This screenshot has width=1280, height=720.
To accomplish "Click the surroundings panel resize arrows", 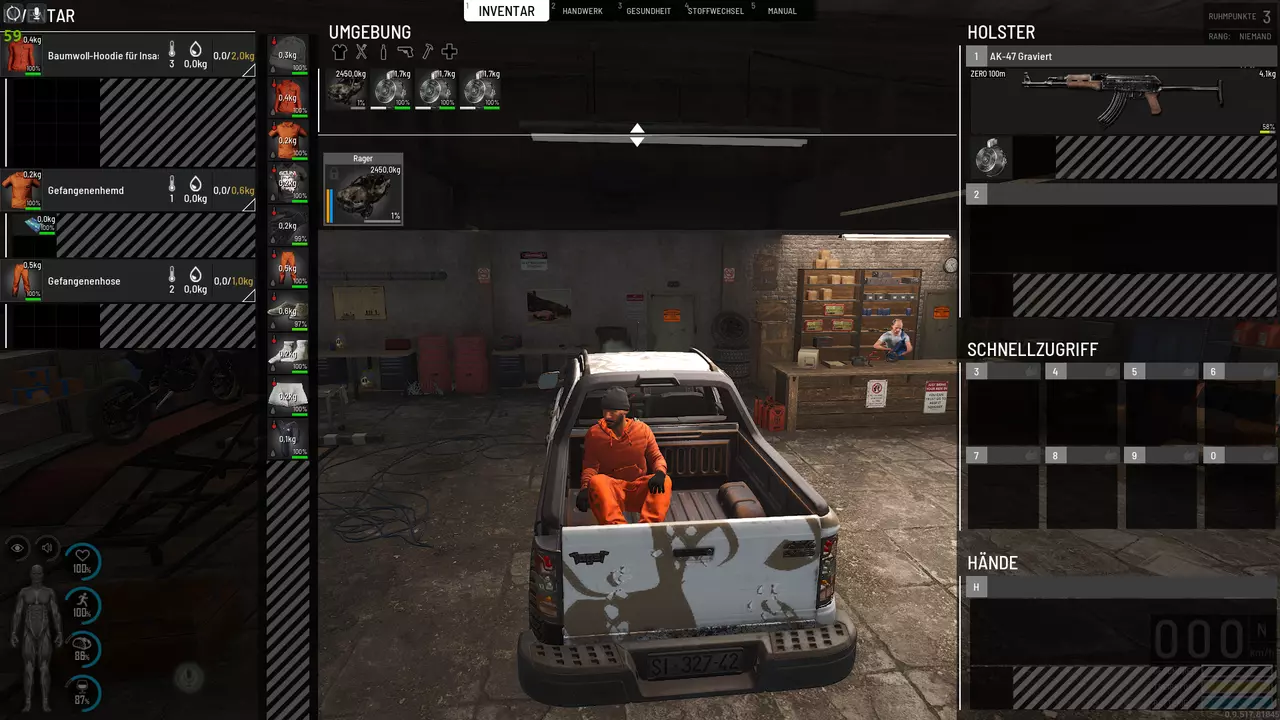I will (x=637, y=135).
